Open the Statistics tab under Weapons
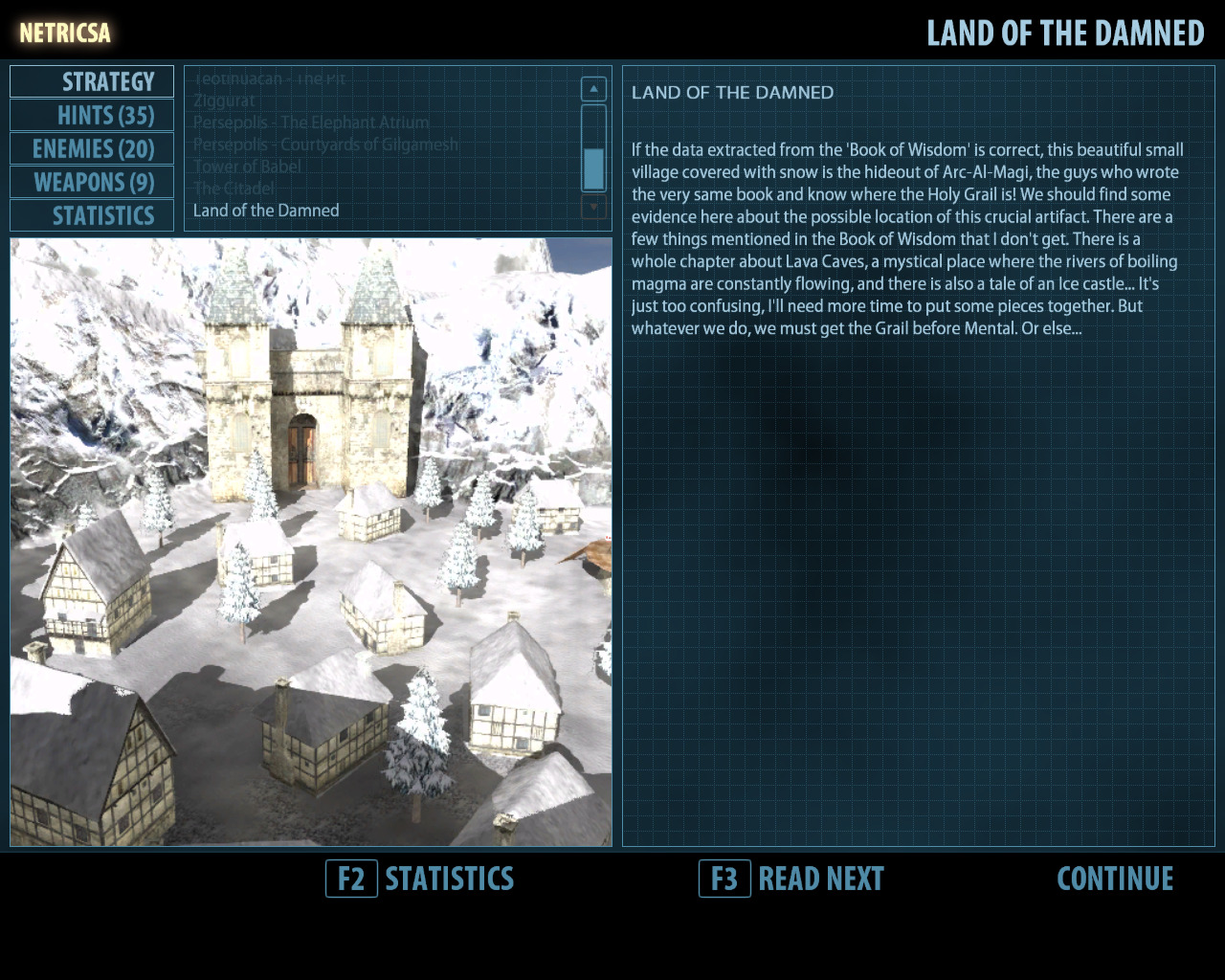1225x980 pixels. pyautogui.click(x=93, y=216)
